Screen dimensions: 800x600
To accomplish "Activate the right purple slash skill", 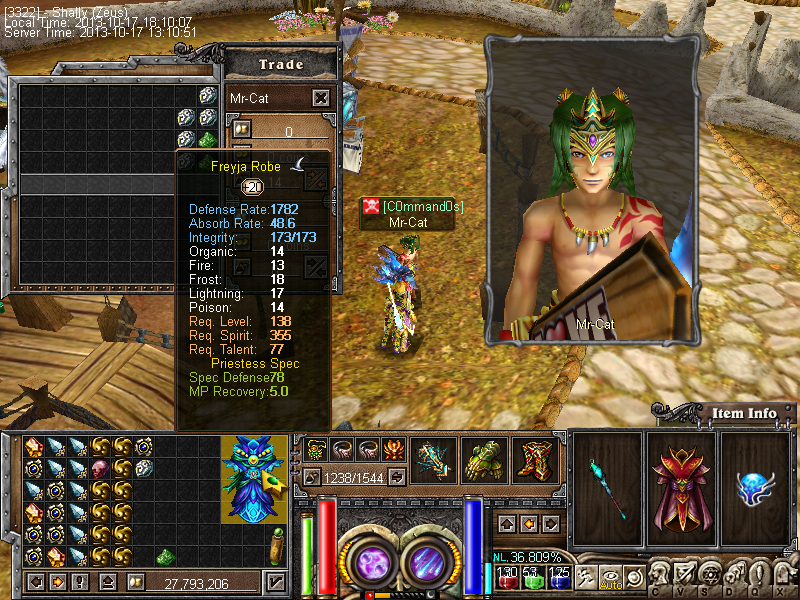I will (428, 560).
